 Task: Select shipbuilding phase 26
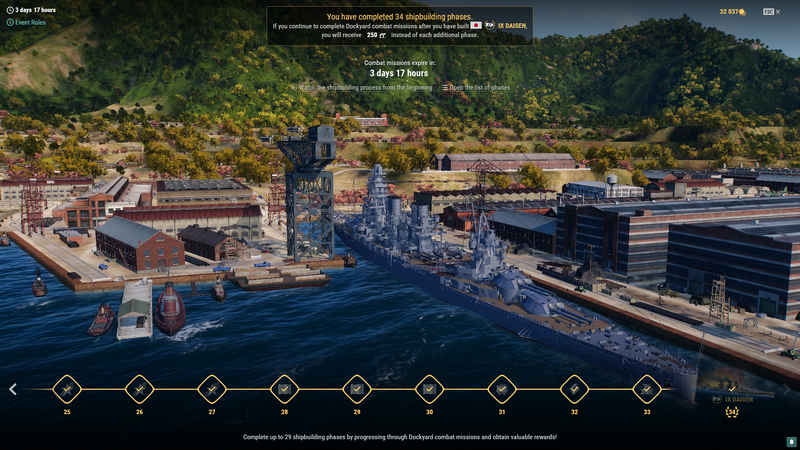139,389
